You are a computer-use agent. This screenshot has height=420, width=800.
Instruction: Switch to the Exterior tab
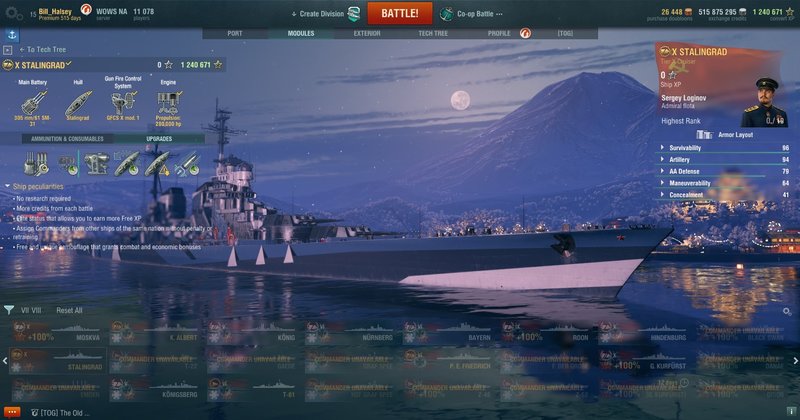[367, 33]
